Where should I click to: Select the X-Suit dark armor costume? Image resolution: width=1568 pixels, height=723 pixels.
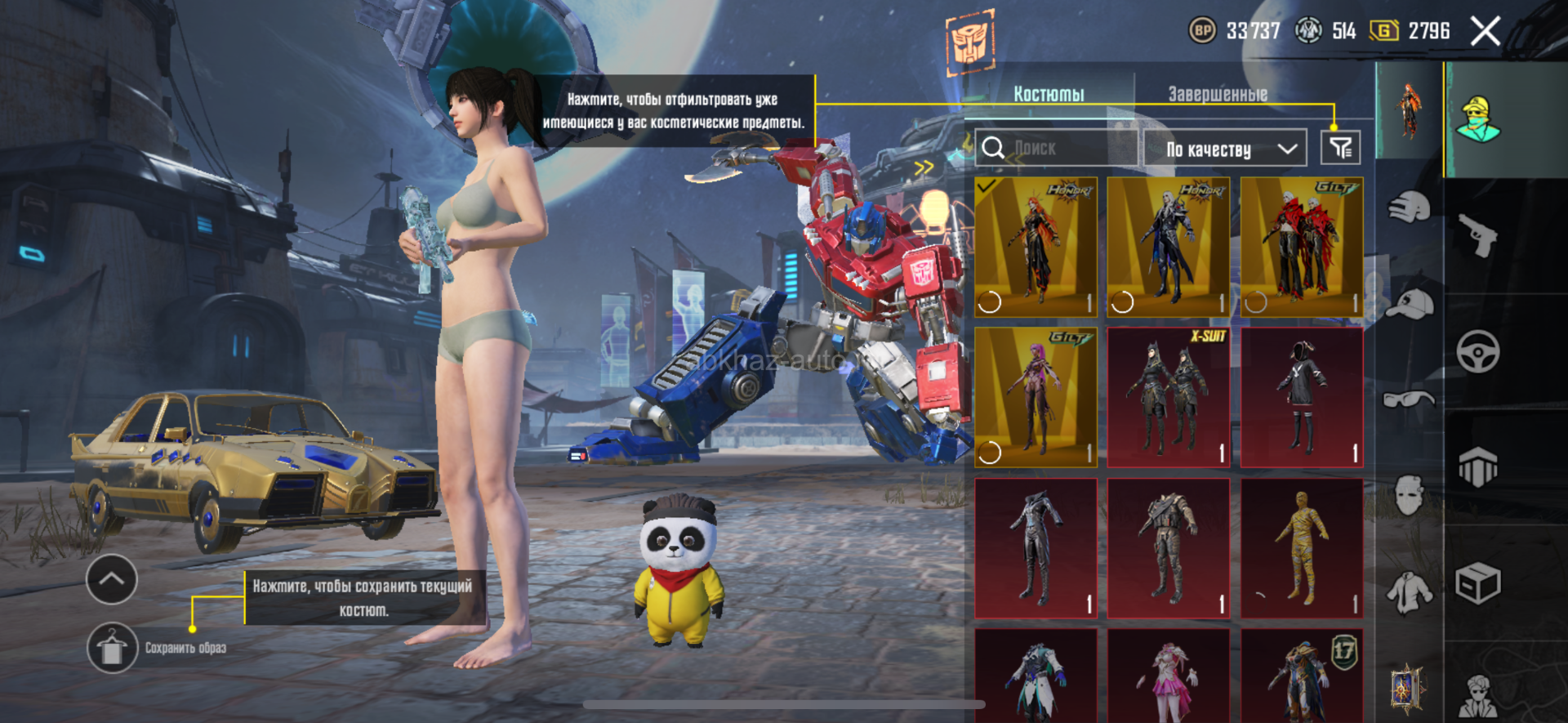[x=1168, y=397]
